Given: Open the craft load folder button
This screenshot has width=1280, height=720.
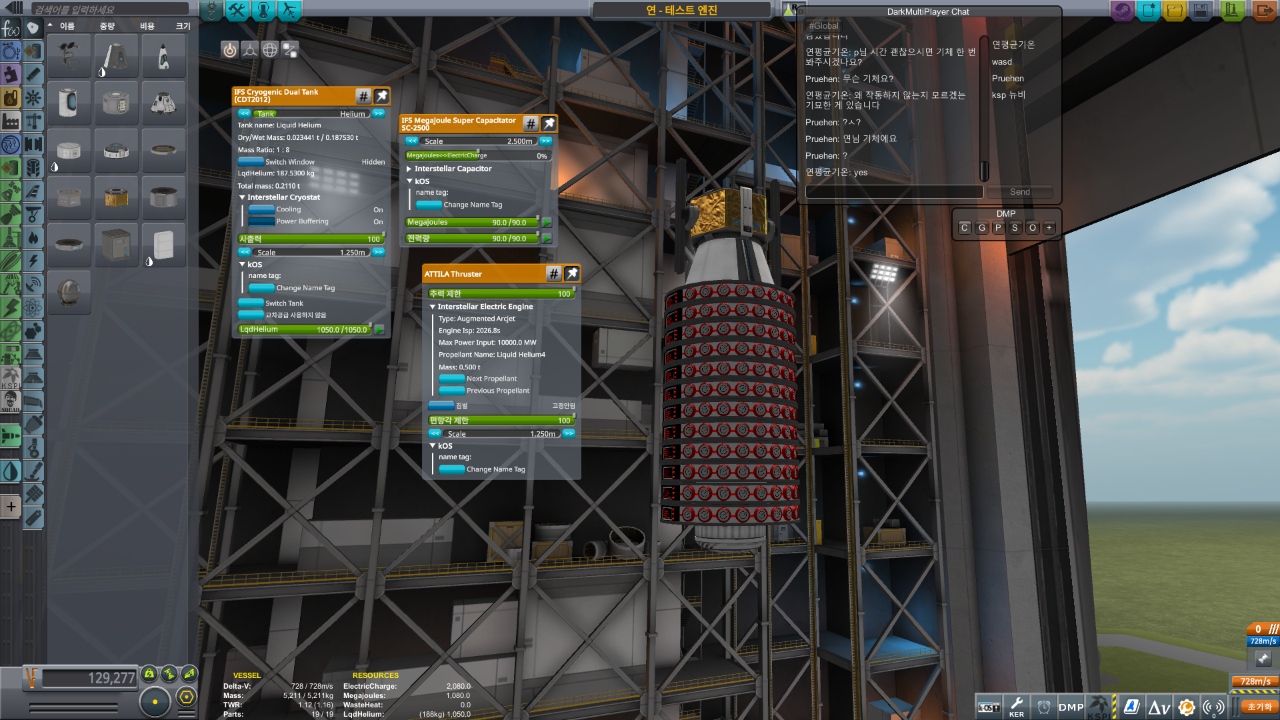Looking at the screenshot, I should click(x=1174, y=11).
